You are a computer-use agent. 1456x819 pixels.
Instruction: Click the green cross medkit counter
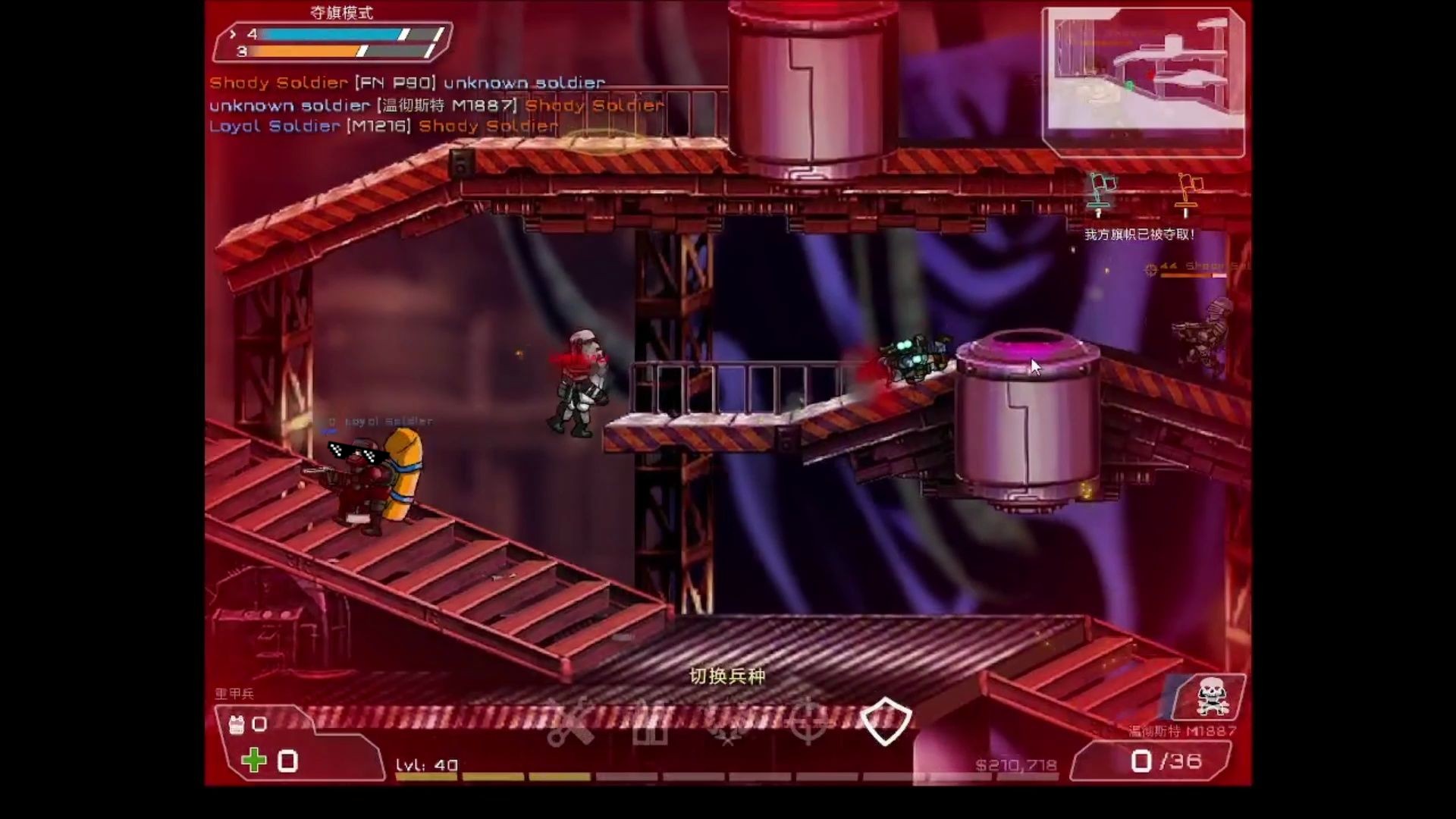[254, 760]
